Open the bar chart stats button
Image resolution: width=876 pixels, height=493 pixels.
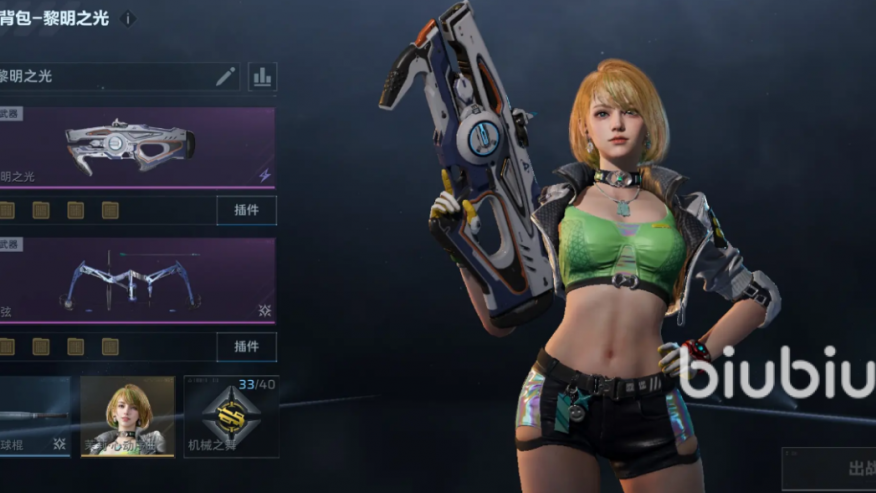(x=262, y=76)
